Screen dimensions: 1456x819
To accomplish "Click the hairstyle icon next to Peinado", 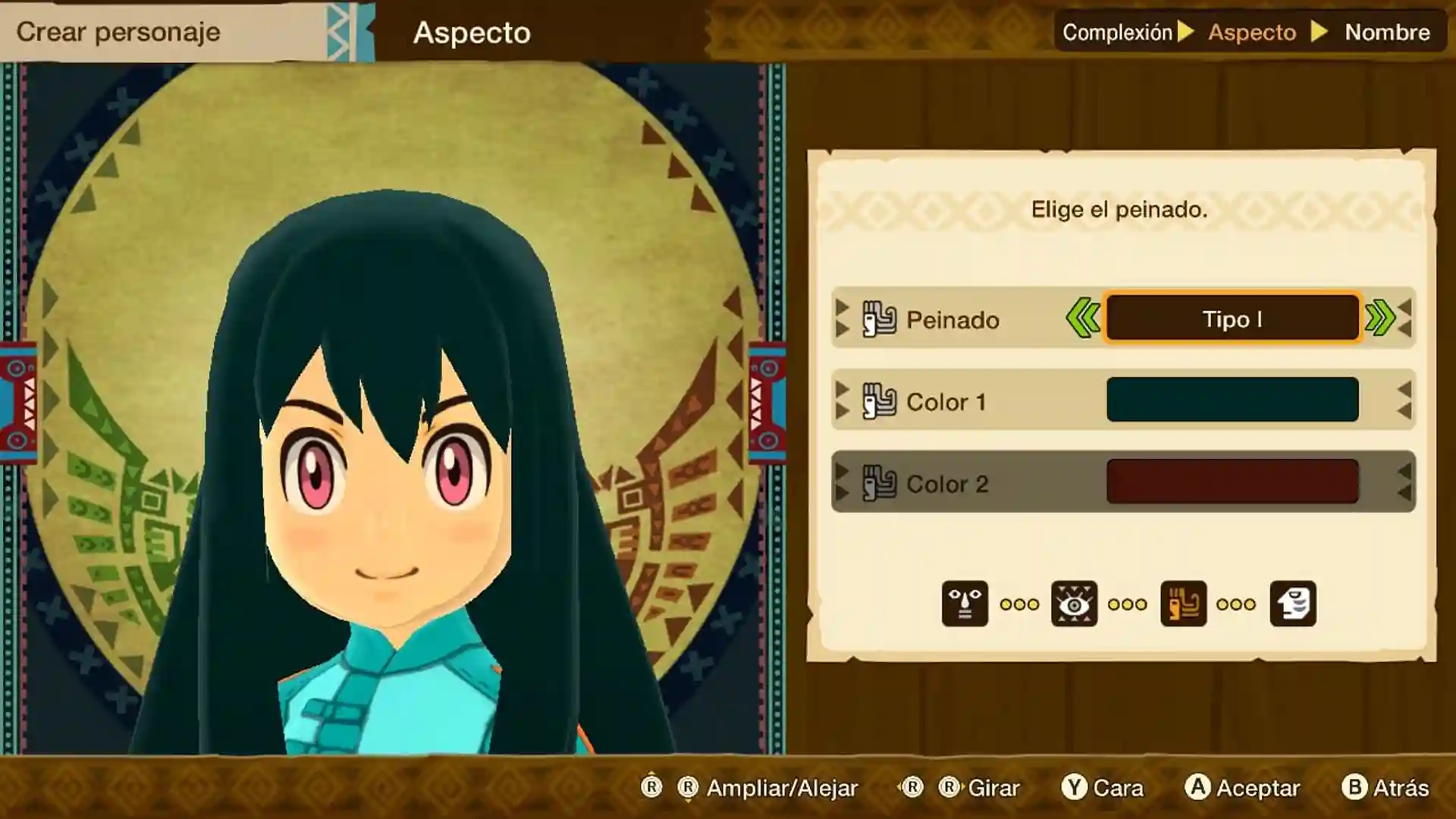I will pyautogui.click(x=881, y=319).
